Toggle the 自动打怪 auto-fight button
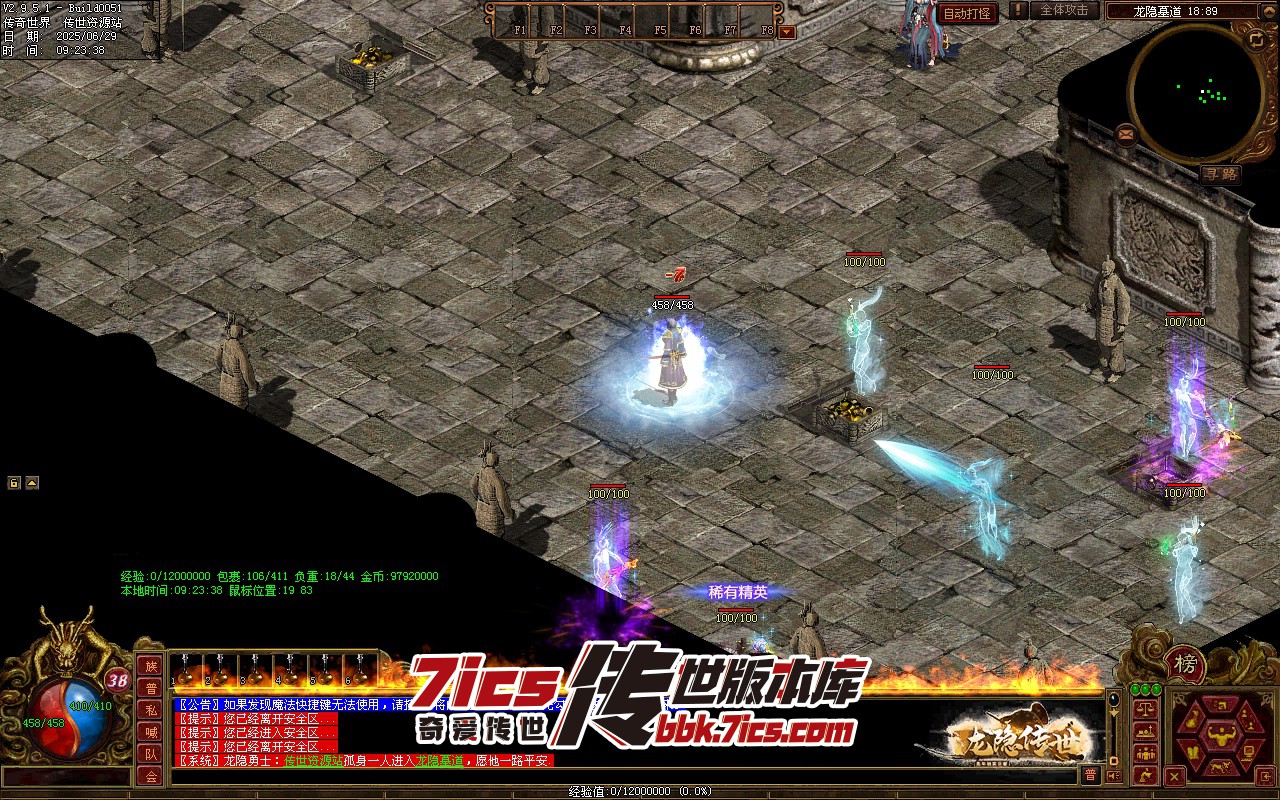Screen dimensions: 1280x800 click(967, 13)
